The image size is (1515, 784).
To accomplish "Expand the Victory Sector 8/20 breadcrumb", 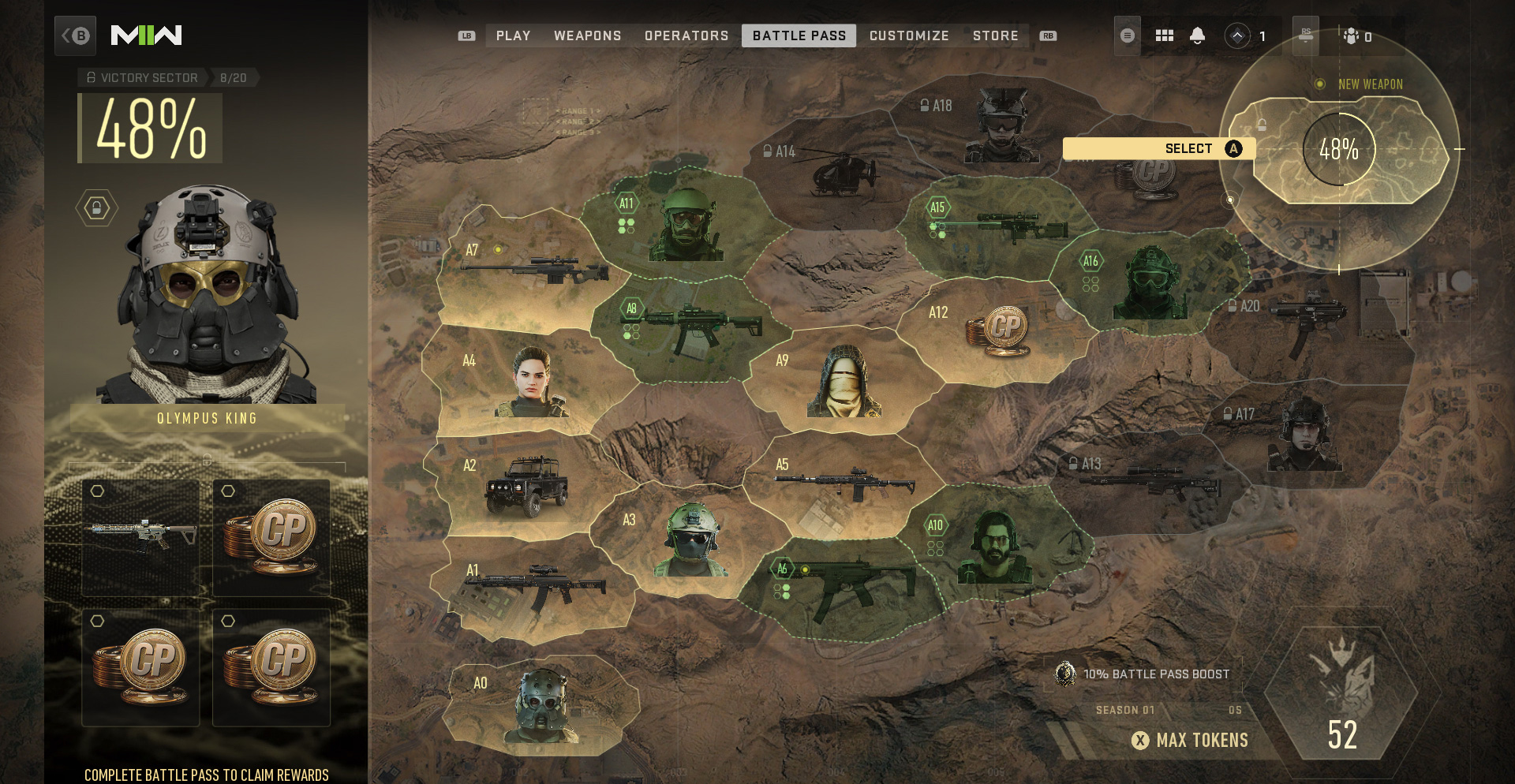I will (x=142, y=77).
